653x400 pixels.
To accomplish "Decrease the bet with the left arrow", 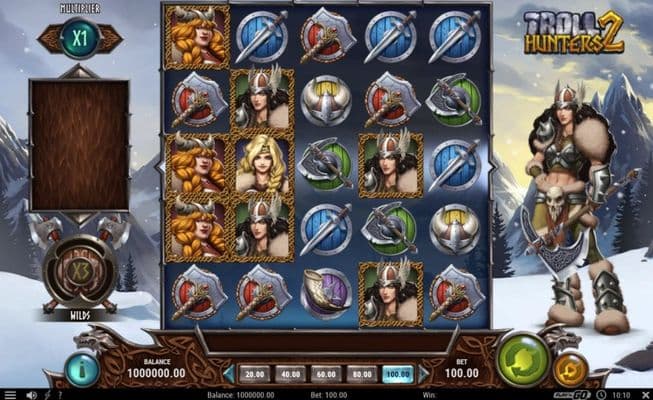I will pos(229,374).
